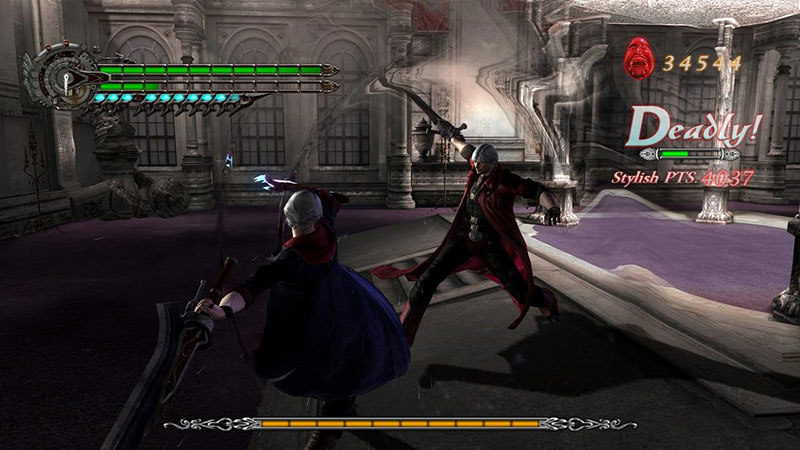Click the red orb currency icon
The image size is (800, 450).
(x=636, y=60)
